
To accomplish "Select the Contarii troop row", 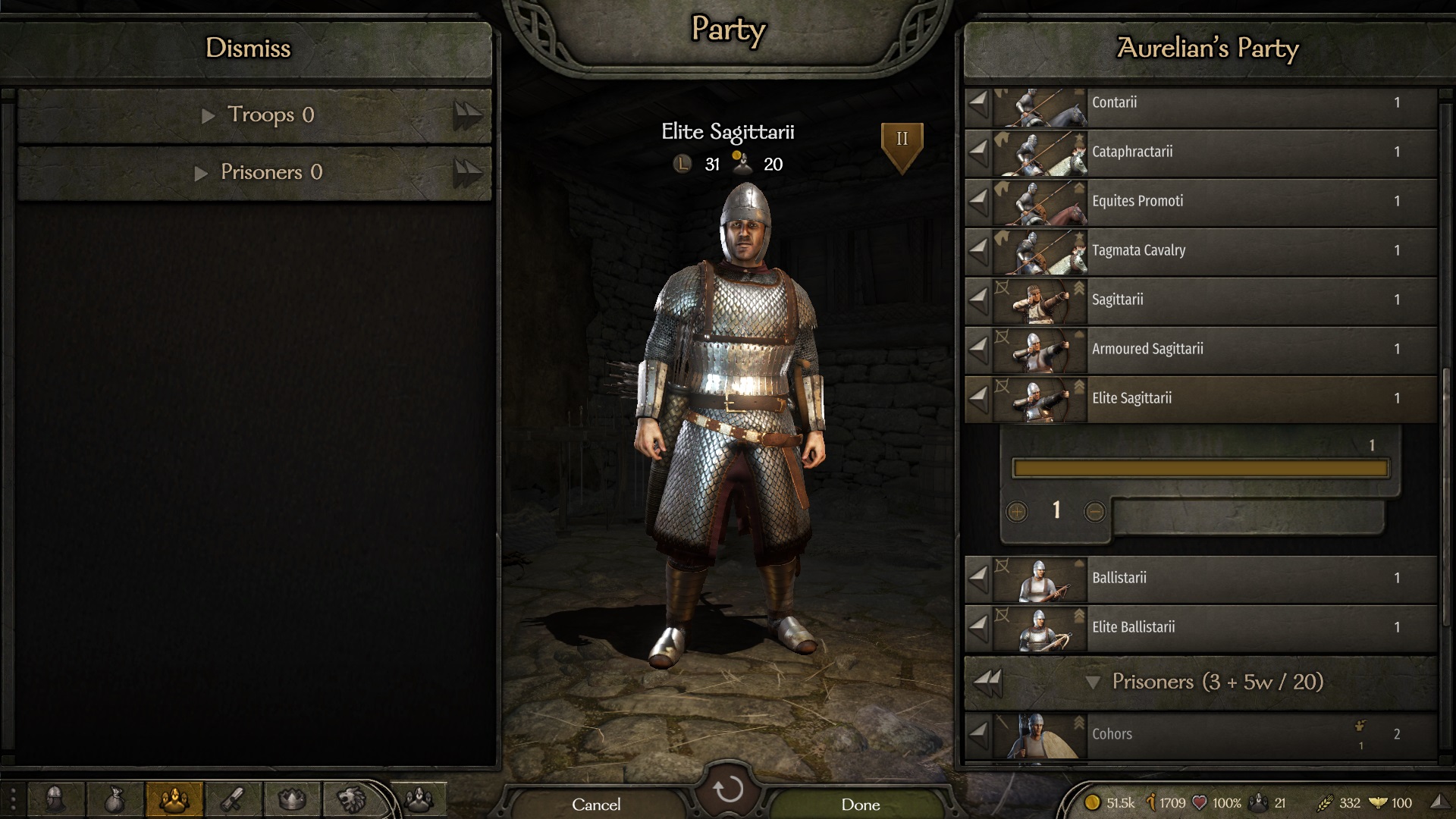I will (x=1244, y=103).
